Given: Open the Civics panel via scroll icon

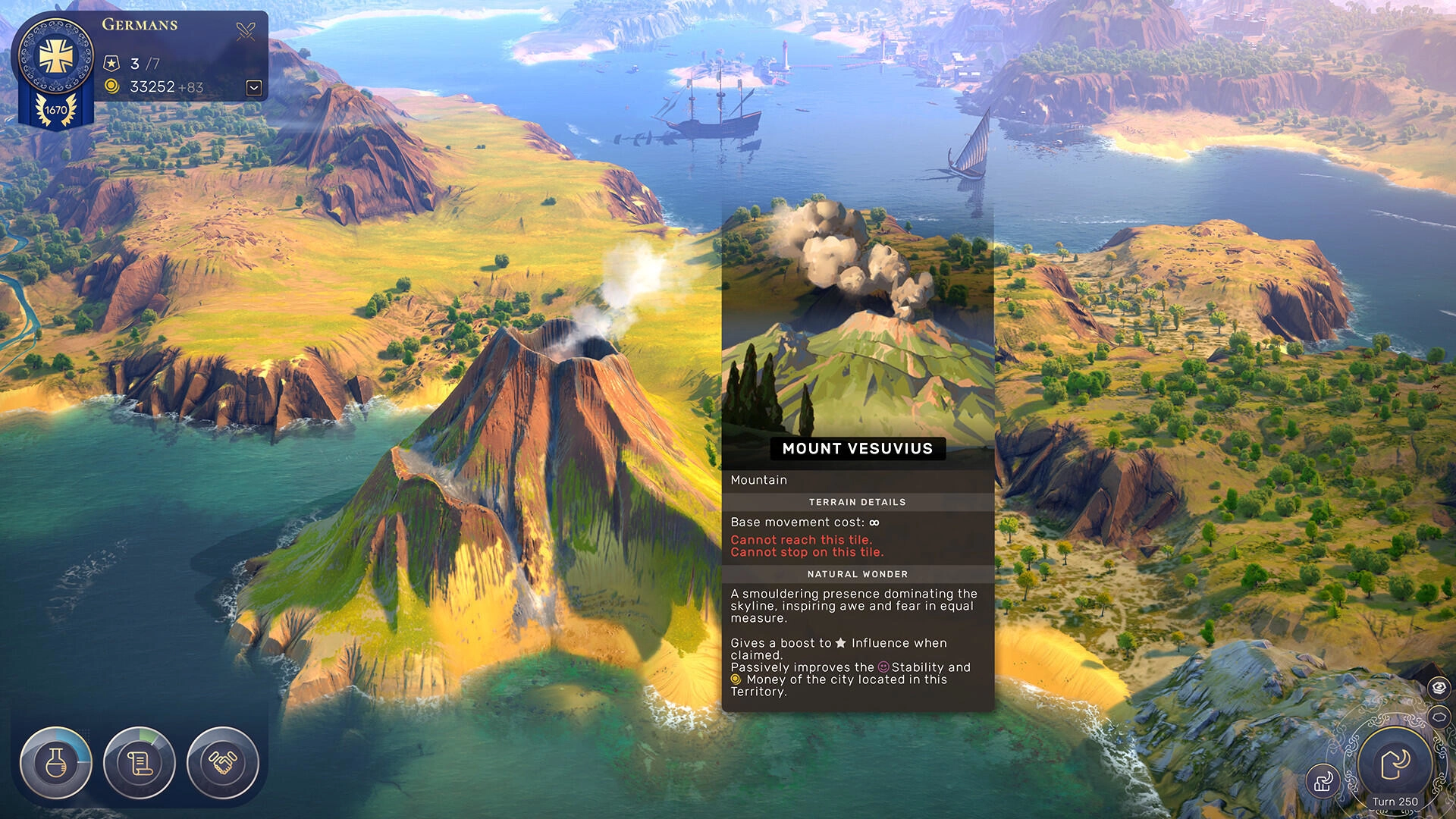Looking at the screenshot, I should (139, 764).
